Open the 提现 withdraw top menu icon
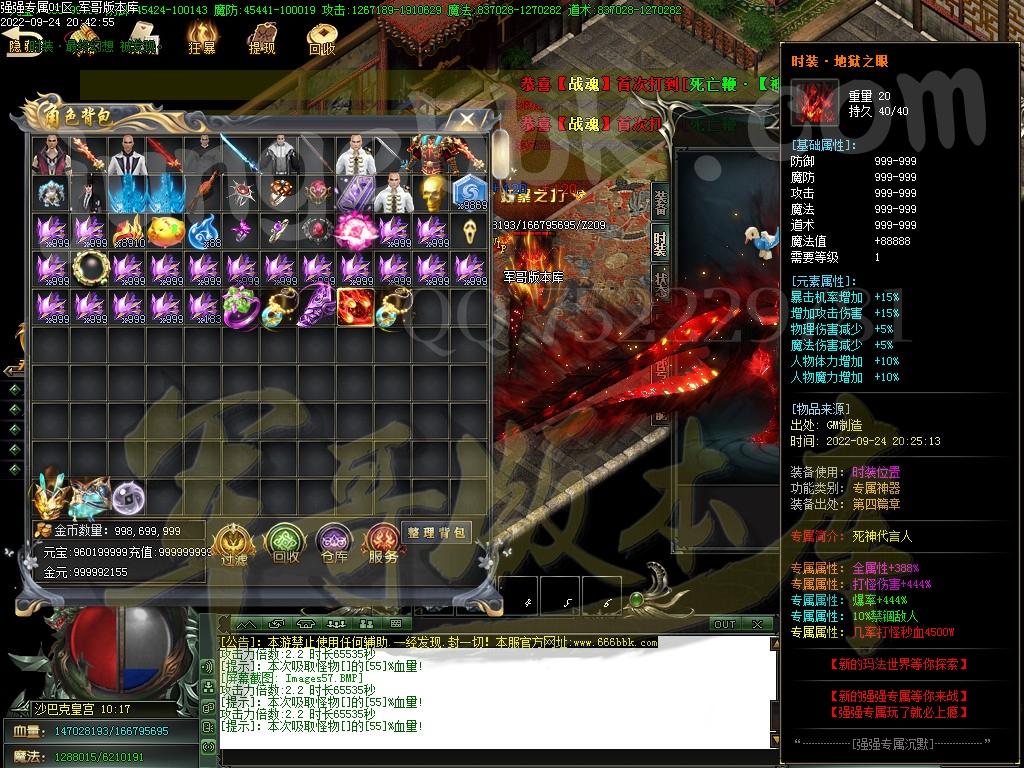This screenshot has height=768, width=1024. [x=262, y=38]
